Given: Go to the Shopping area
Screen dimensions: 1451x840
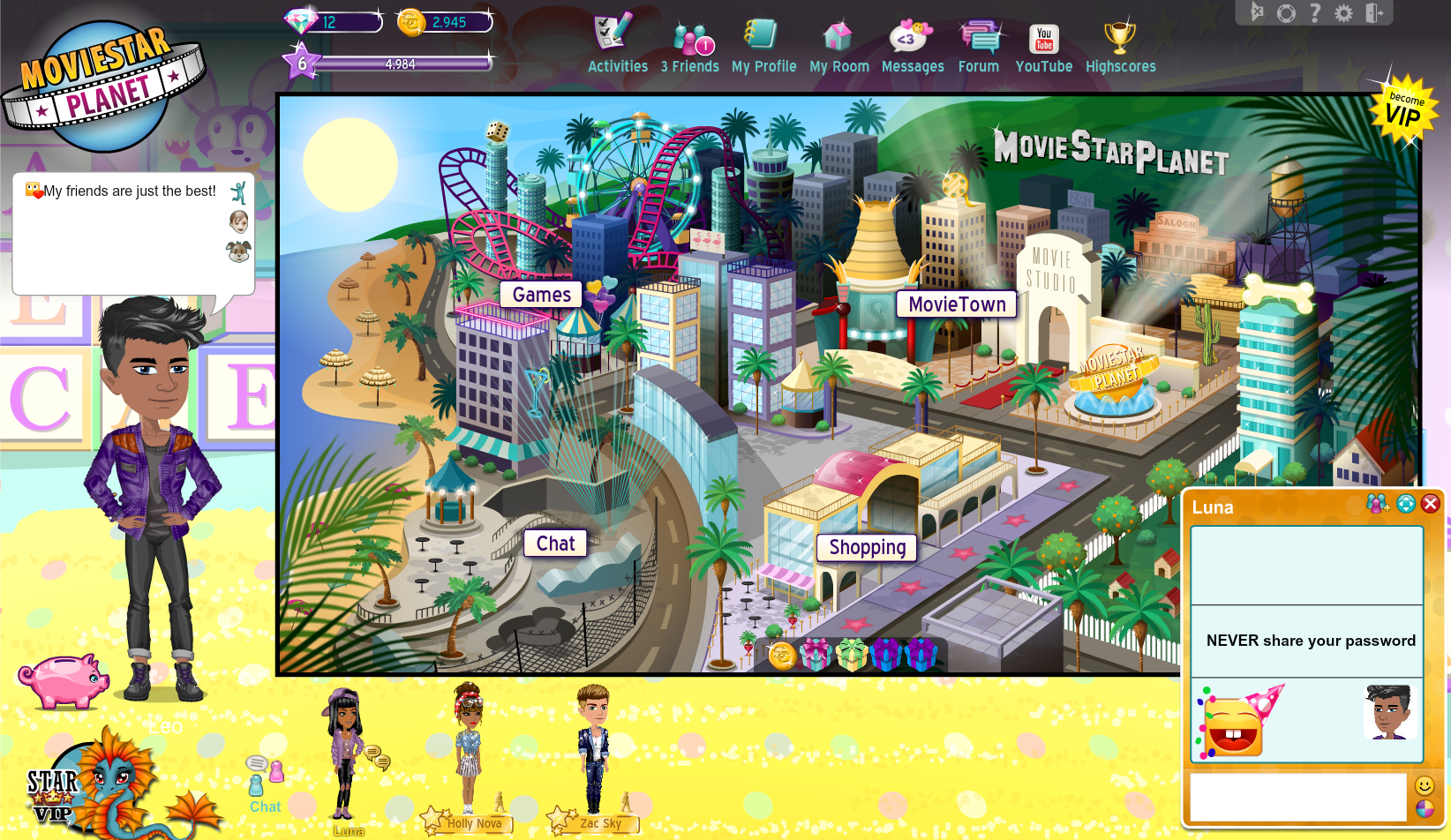Looking at the screenshot, I should 867,548.
